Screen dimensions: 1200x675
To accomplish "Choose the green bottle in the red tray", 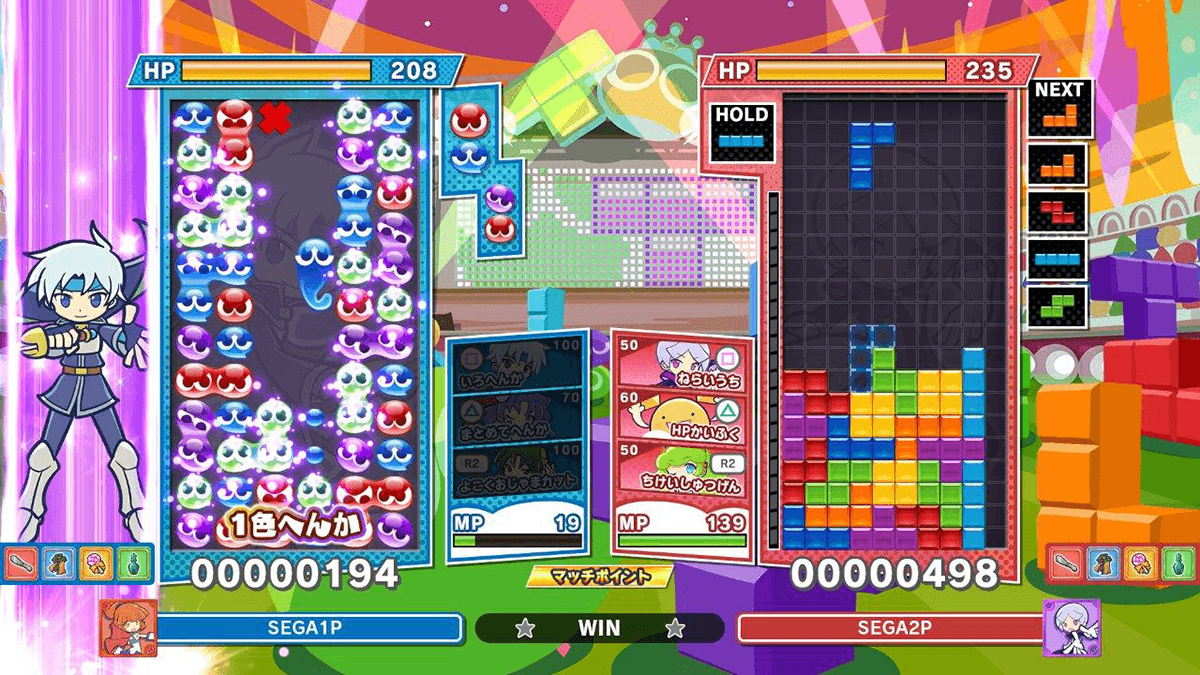I will click(1177, 563).
